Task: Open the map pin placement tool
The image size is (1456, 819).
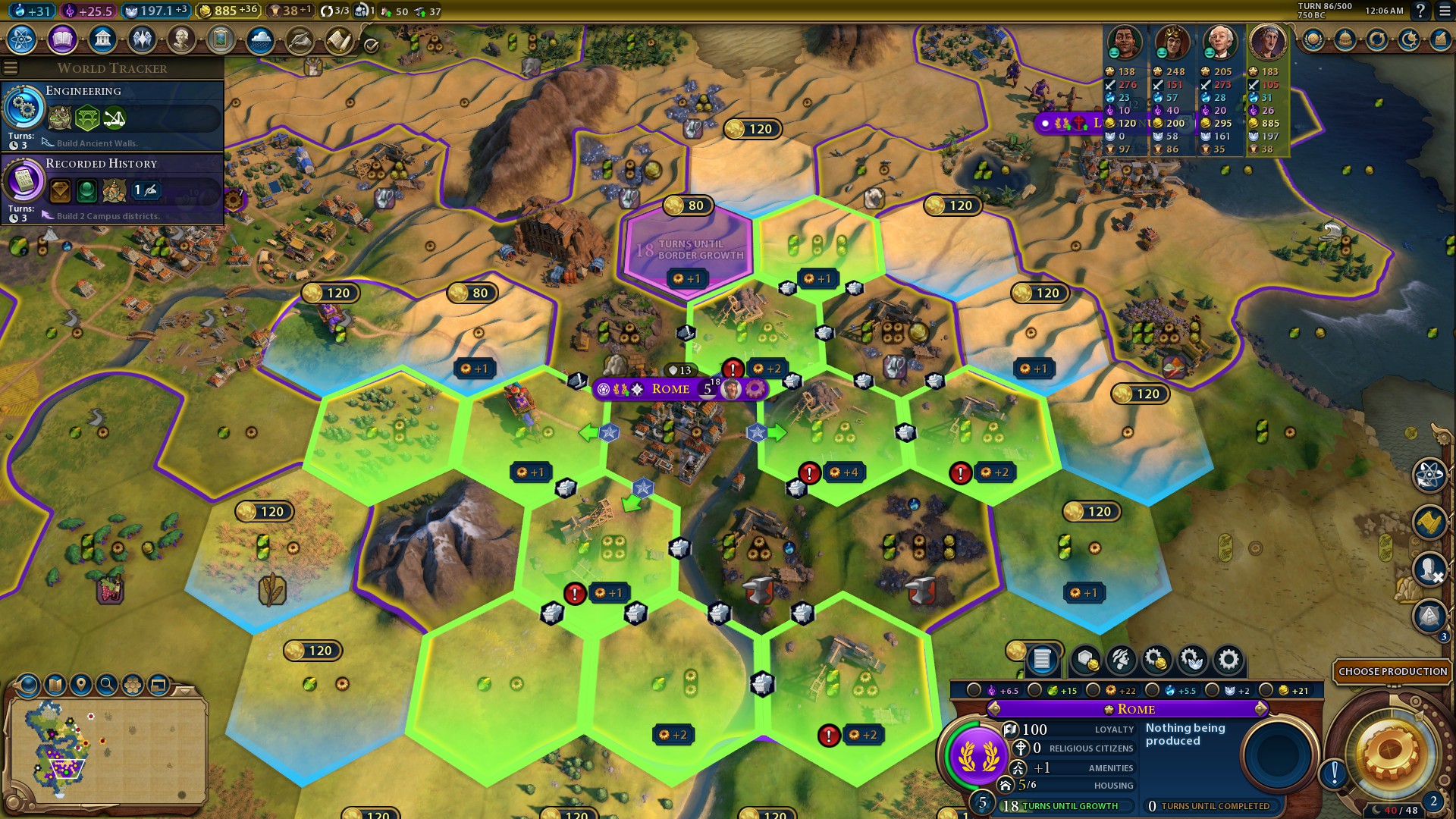Action: point(81,685)
